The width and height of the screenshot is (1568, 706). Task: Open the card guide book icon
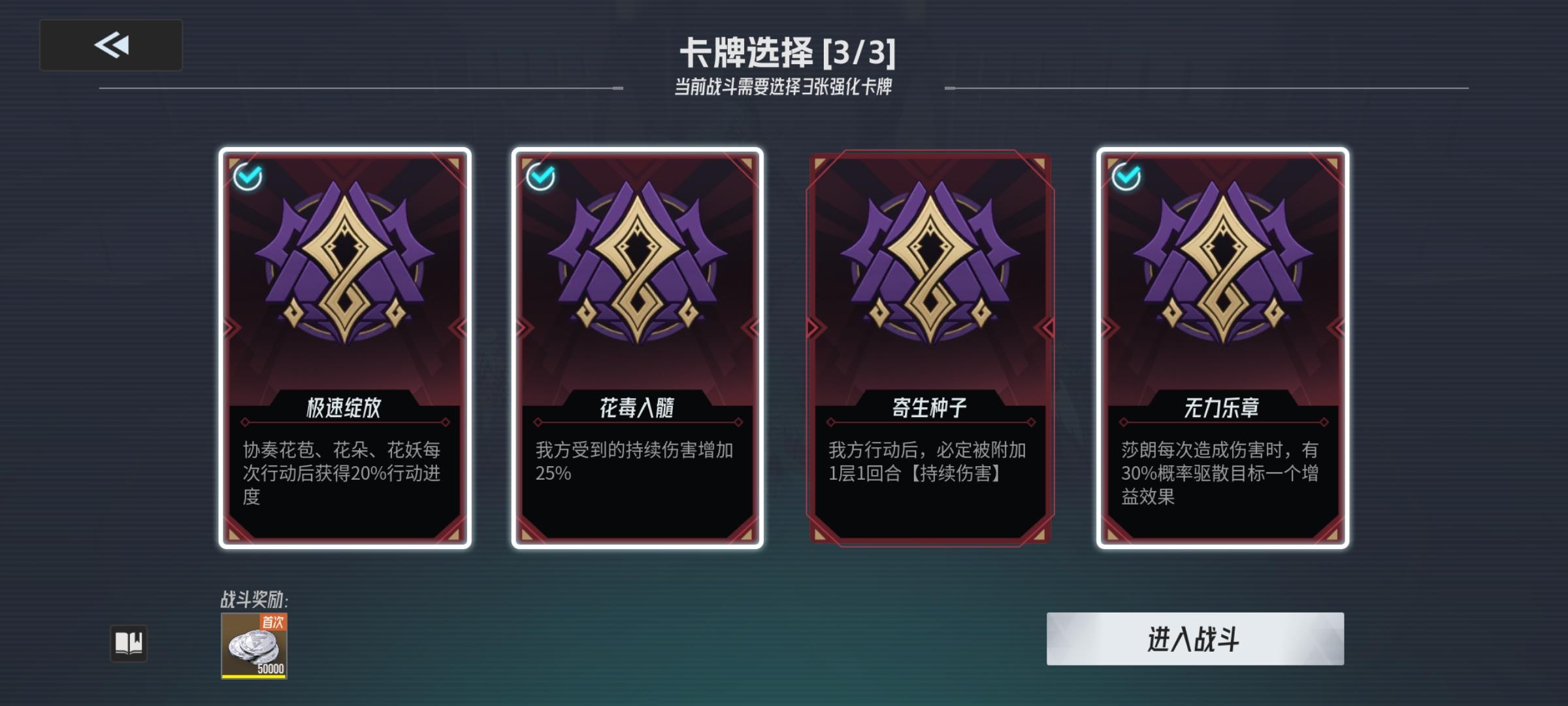(131, 643)
